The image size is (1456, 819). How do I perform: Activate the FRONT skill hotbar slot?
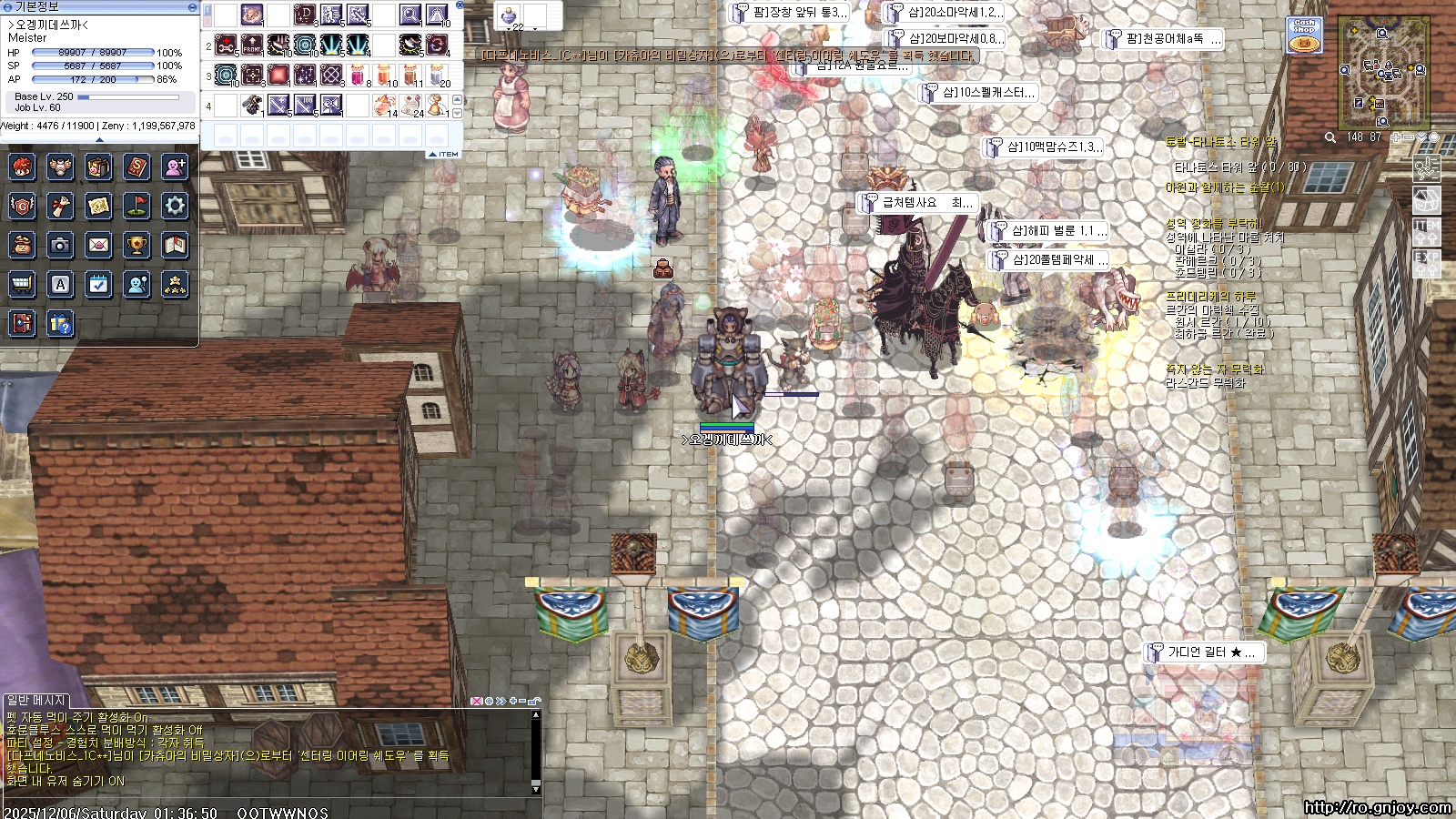pyautogui.click(x=252, y=45)
